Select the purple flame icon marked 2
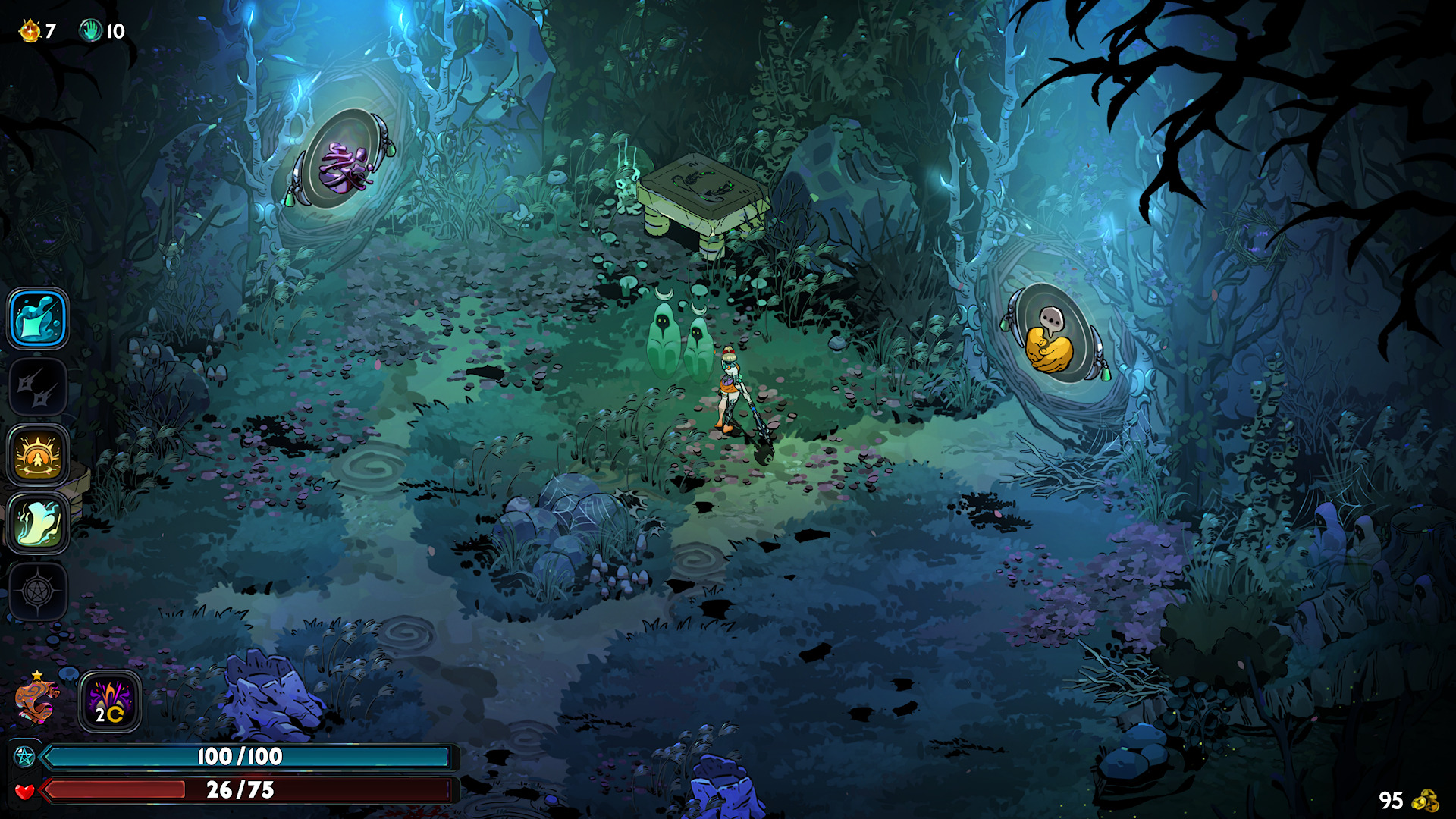Image resolution: width=1456 pixels, height=819 pixels. pos(110,701)
